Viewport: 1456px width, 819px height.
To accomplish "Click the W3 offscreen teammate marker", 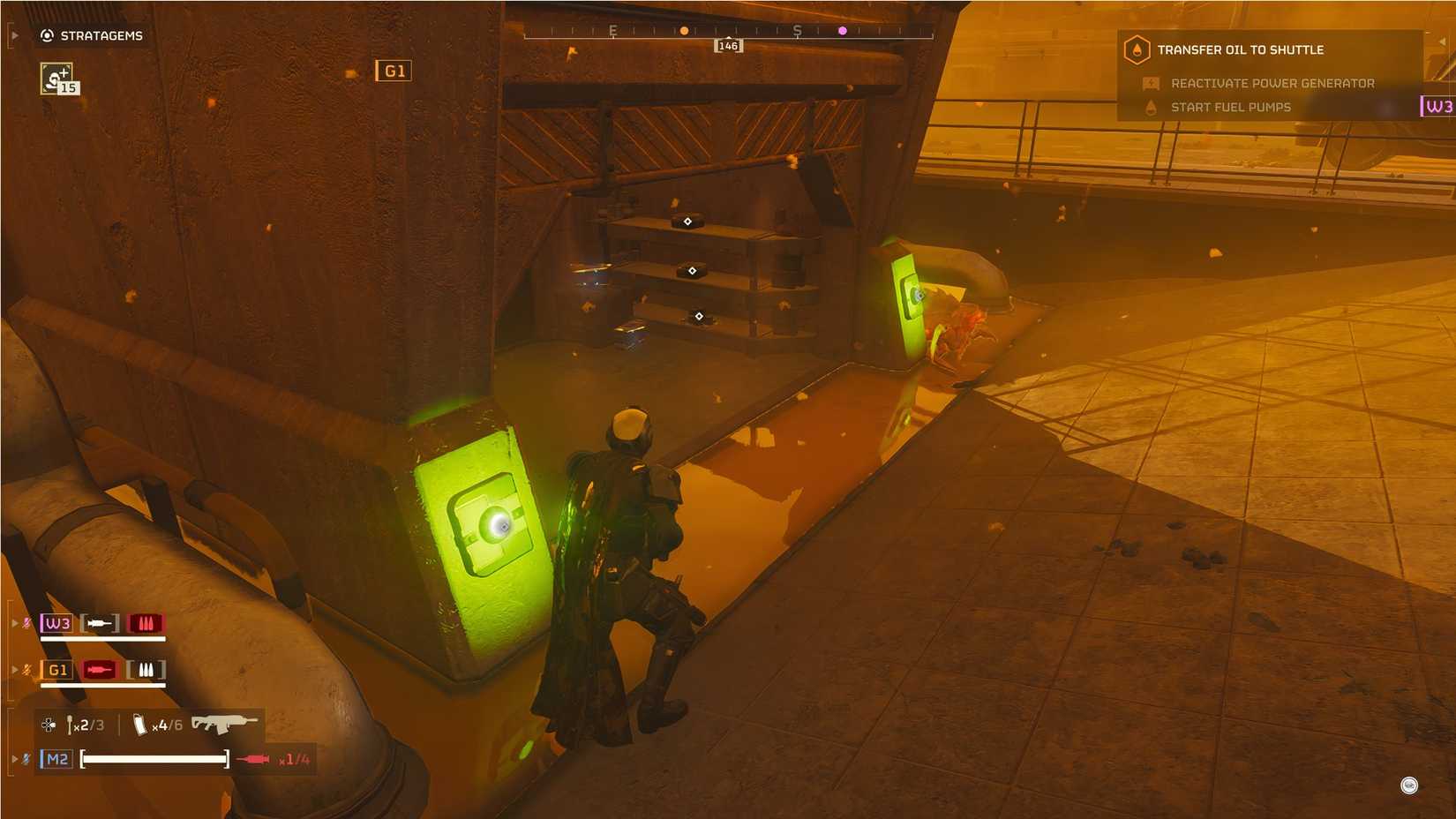I will coord(1438,106).
